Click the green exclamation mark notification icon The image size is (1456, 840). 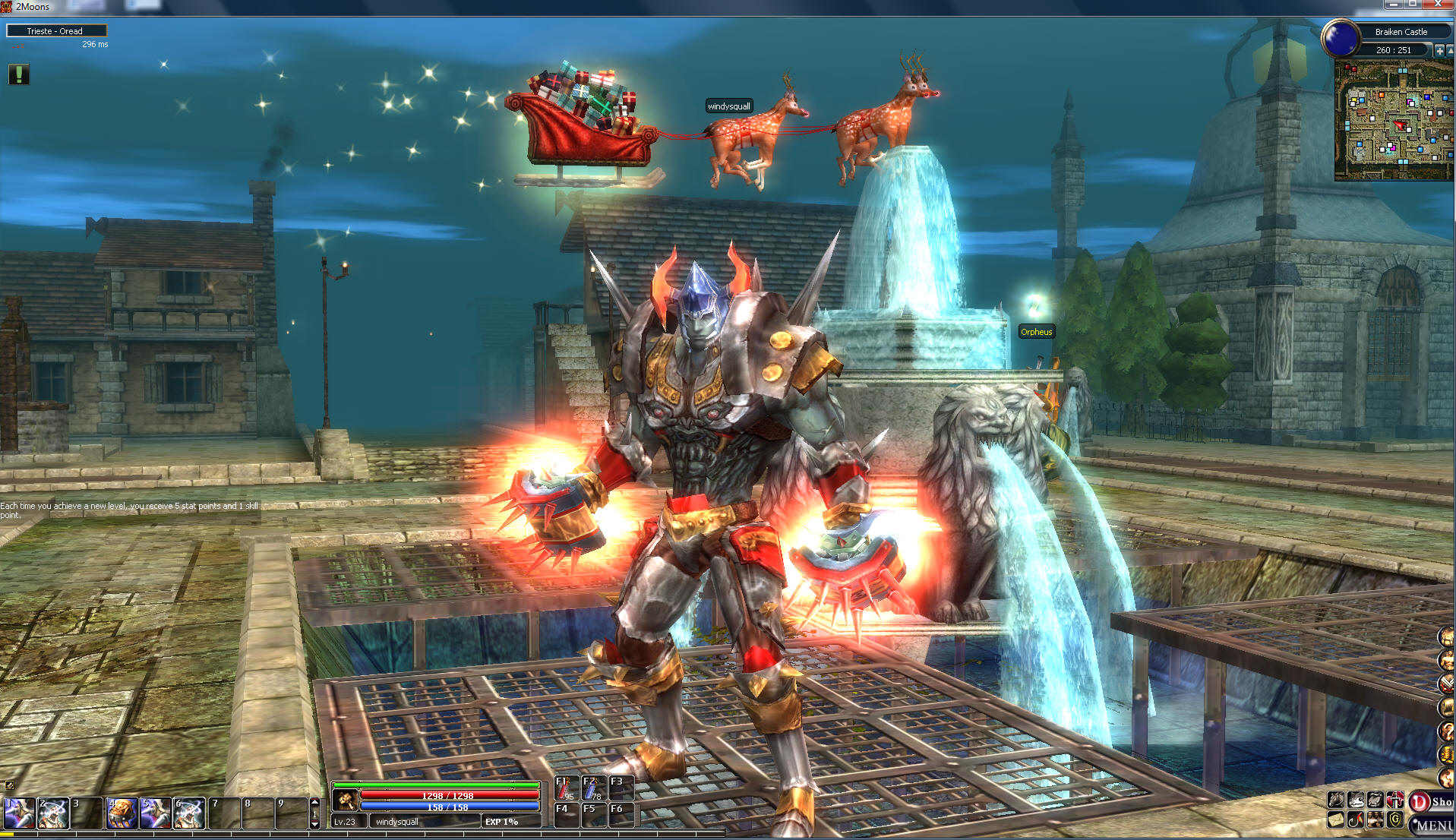click(x=19, y=74)
